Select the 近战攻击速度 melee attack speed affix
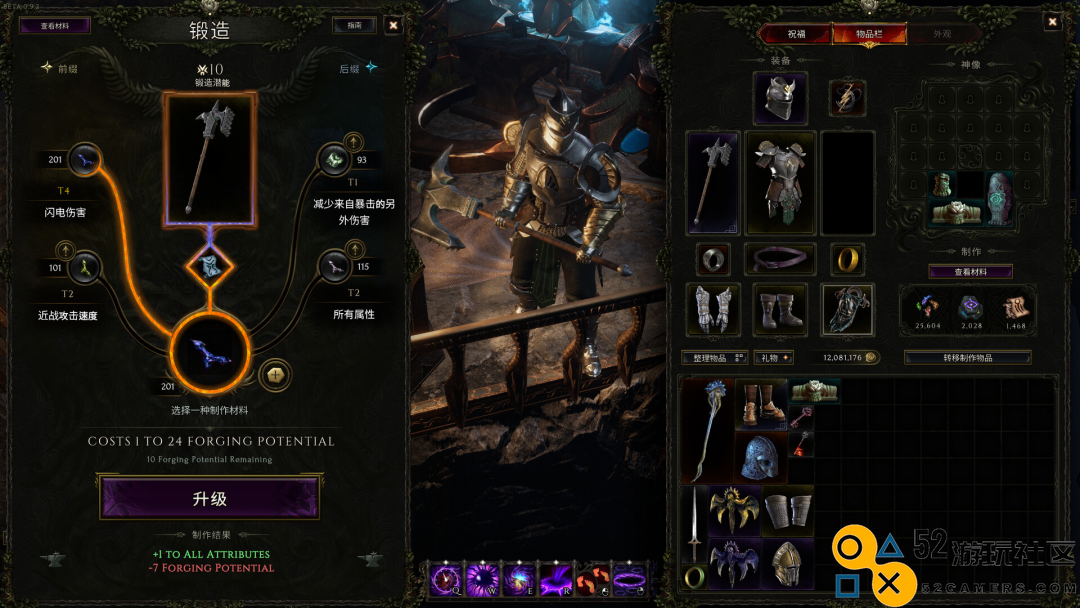Screen dimensions: 1080x608 coord(85,268)
